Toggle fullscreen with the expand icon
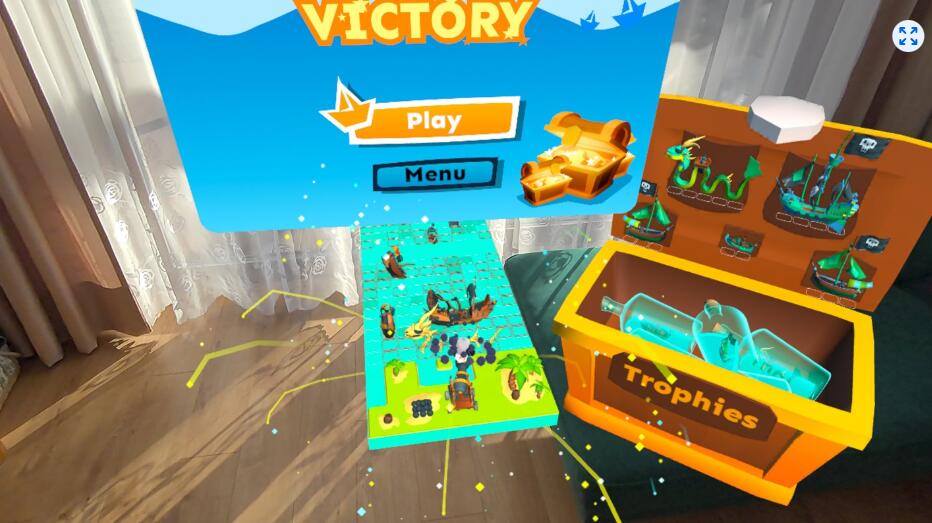Viewport: 932px width, 523px height. [x=908, y=37]
